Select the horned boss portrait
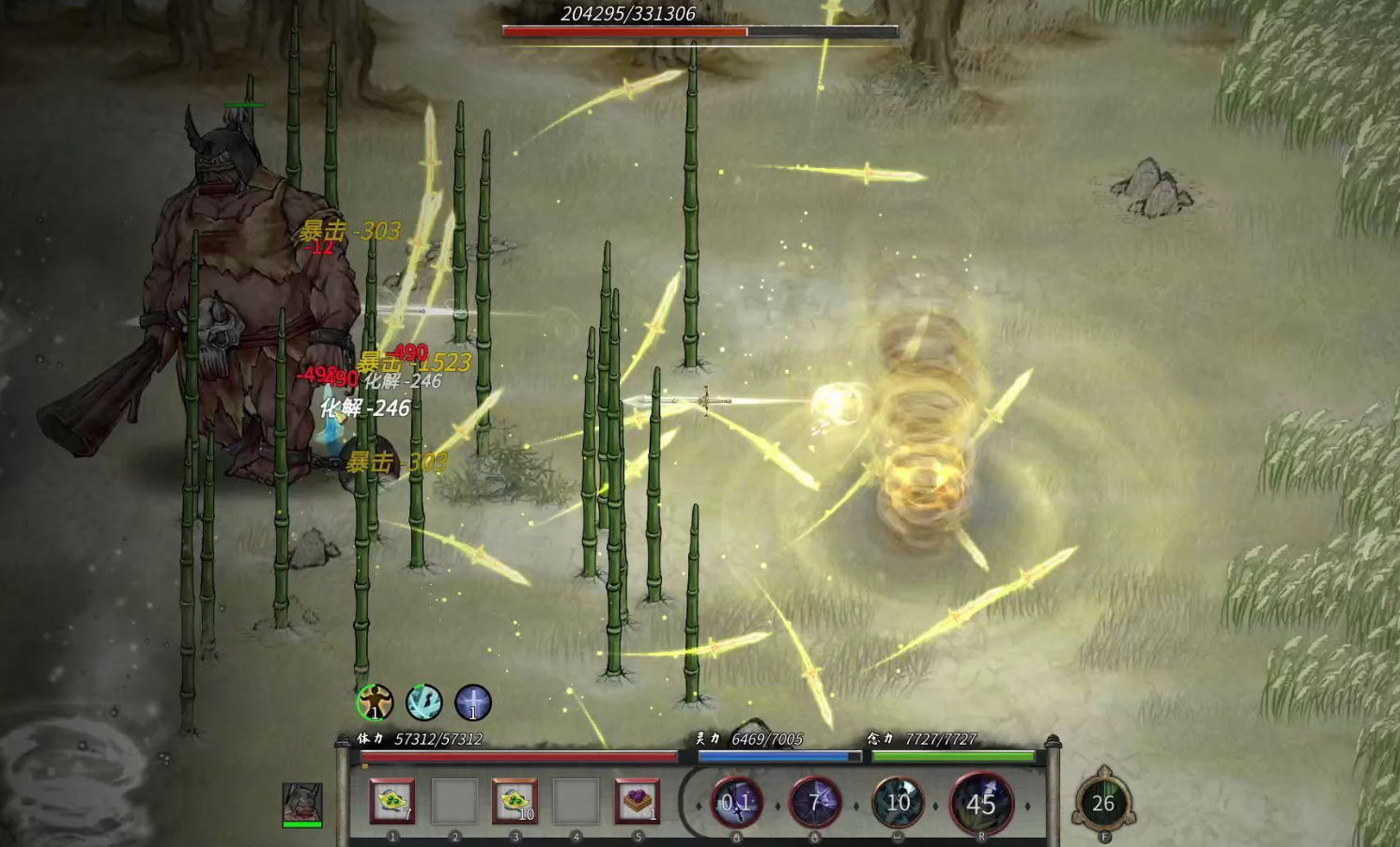 point(302,803)
